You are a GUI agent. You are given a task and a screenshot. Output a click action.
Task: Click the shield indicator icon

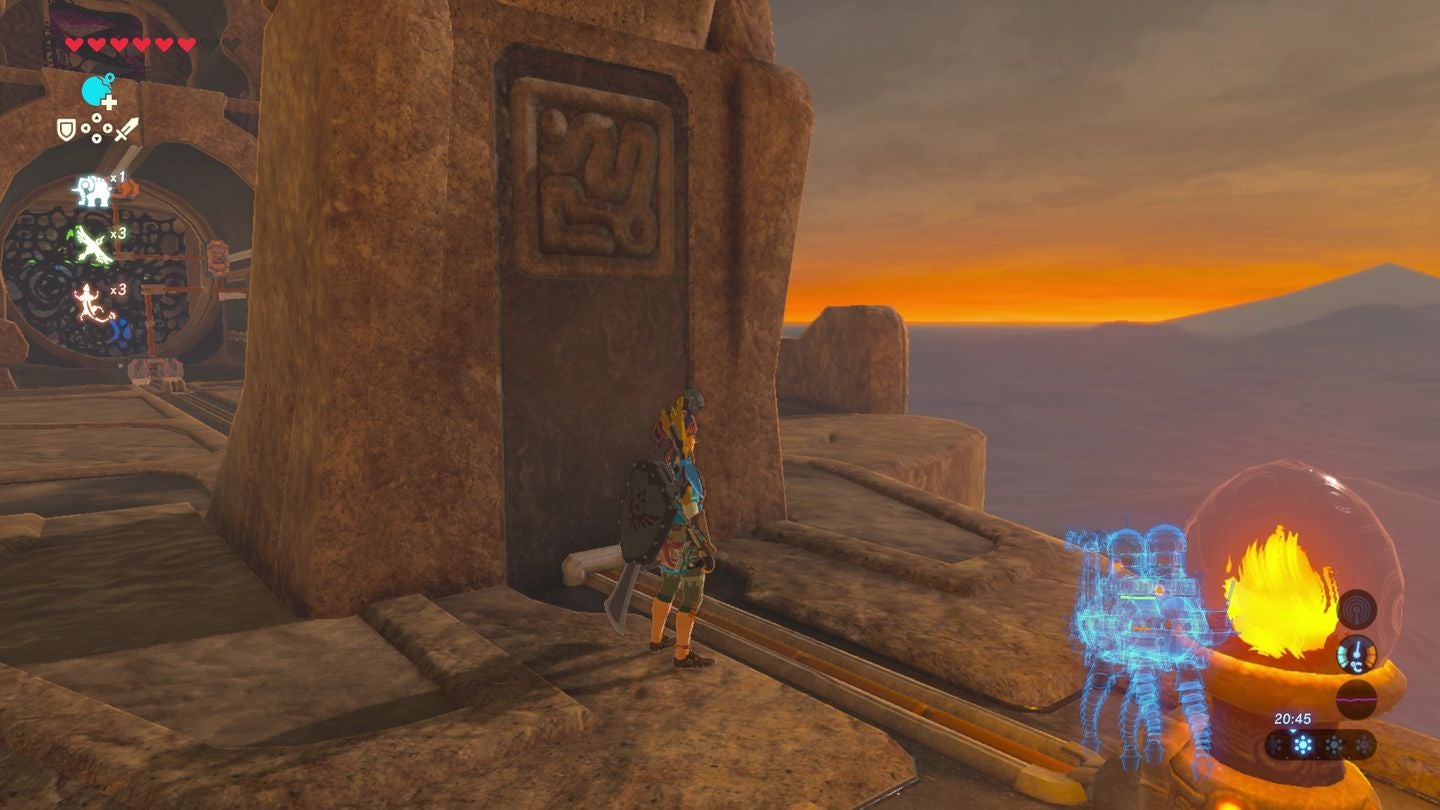click(x=66, y=129)
